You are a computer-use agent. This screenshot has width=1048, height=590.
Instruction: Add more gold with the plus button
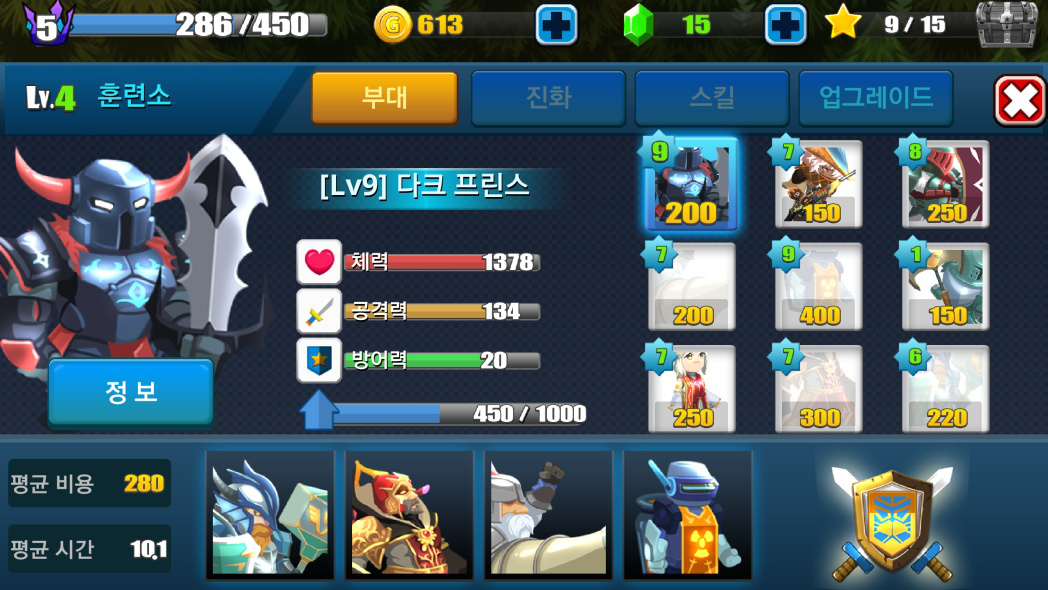click(556, 25)
